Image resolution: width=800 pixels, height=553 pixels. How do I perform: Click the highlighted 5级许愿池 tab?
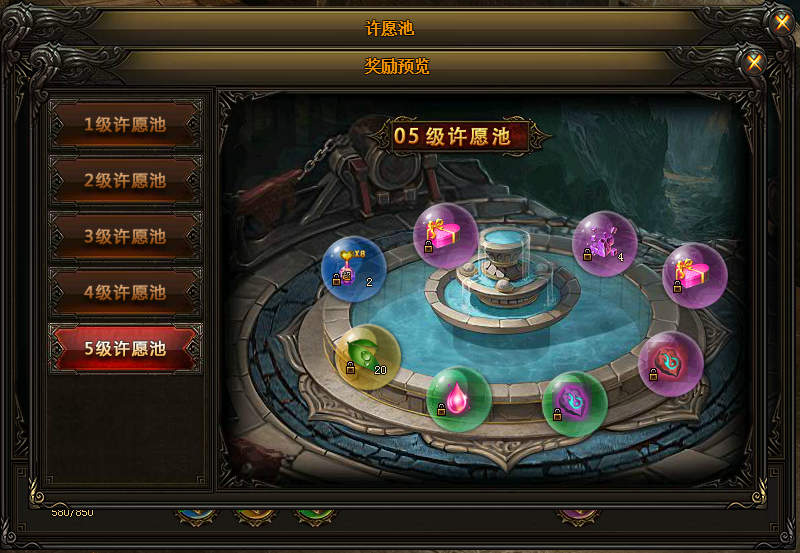125,349
